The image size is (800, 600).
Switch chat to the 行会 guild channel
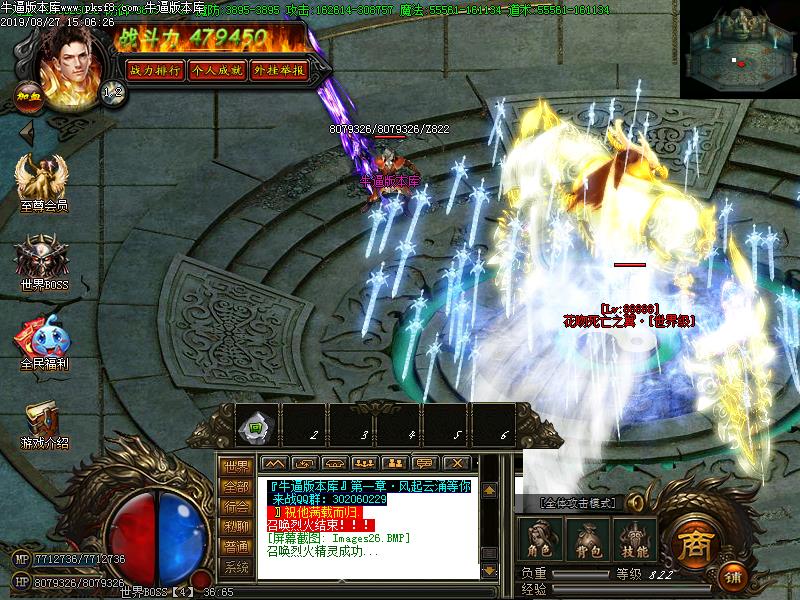(x=236, y=506)
